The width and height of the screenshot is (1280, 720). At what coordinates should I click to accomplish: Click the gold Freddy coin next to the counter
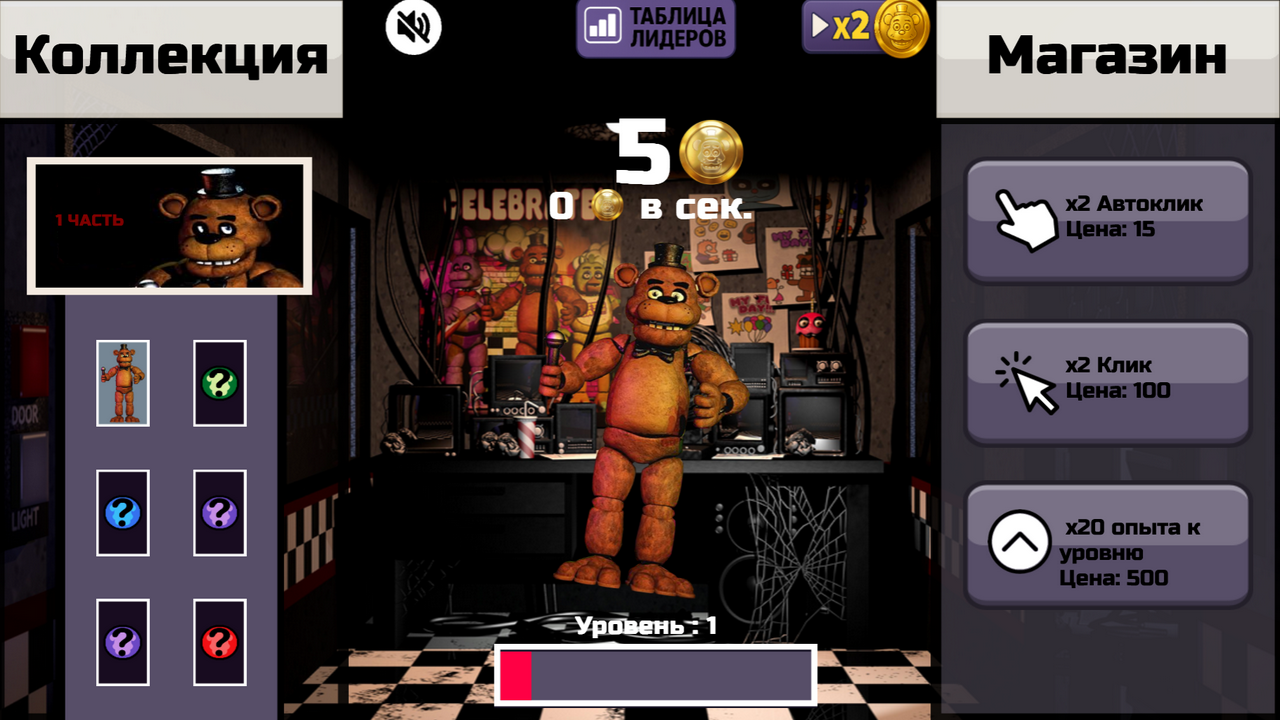pyautogui.click(x=711, y=152)
